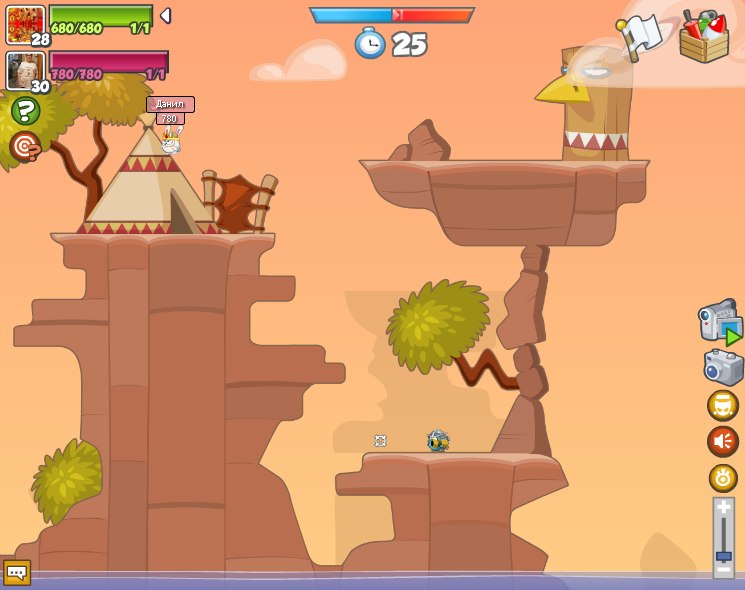This screenshot has height=590, width=745.
Task: Click the yellow sun button
Action: coord(722,477)
